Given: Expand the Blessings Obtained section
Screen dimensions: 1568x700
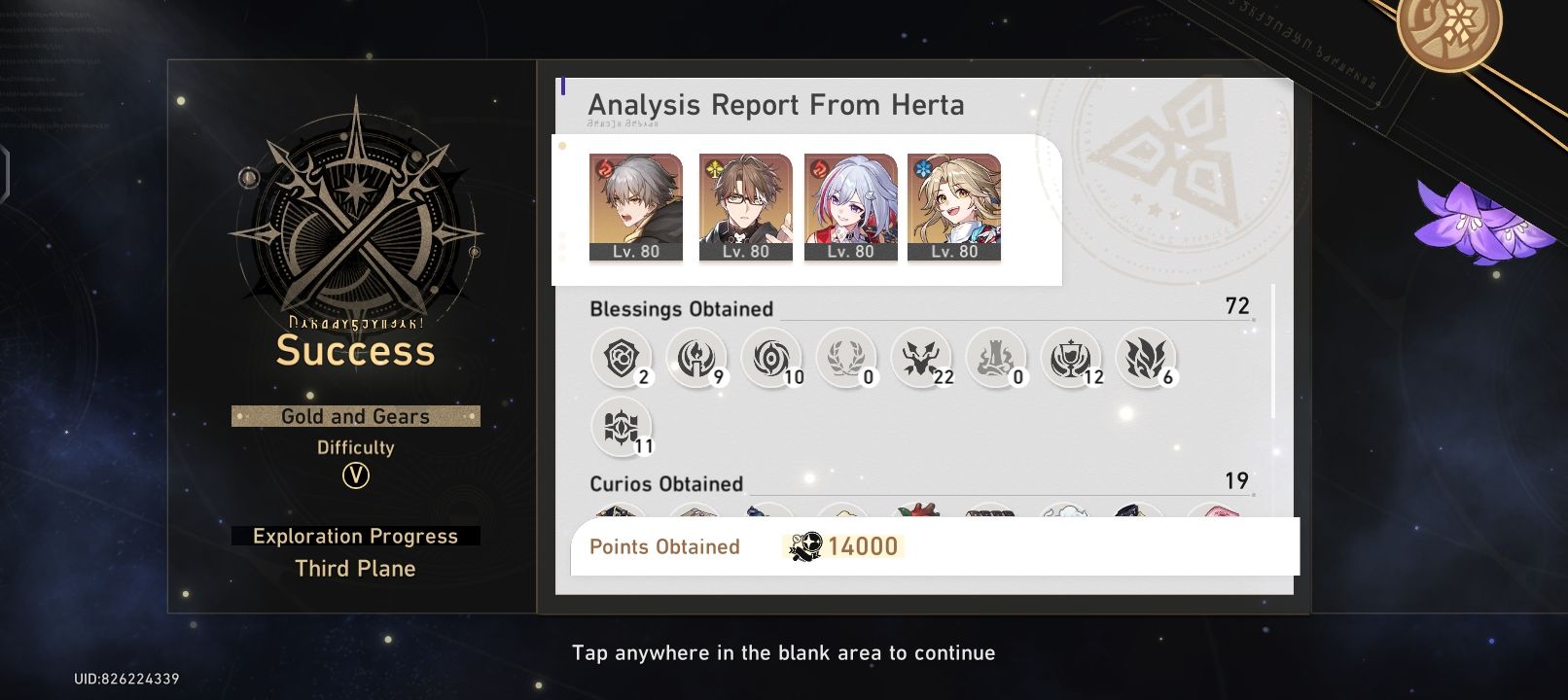Looking at the screenshot, I should (681, 309).
